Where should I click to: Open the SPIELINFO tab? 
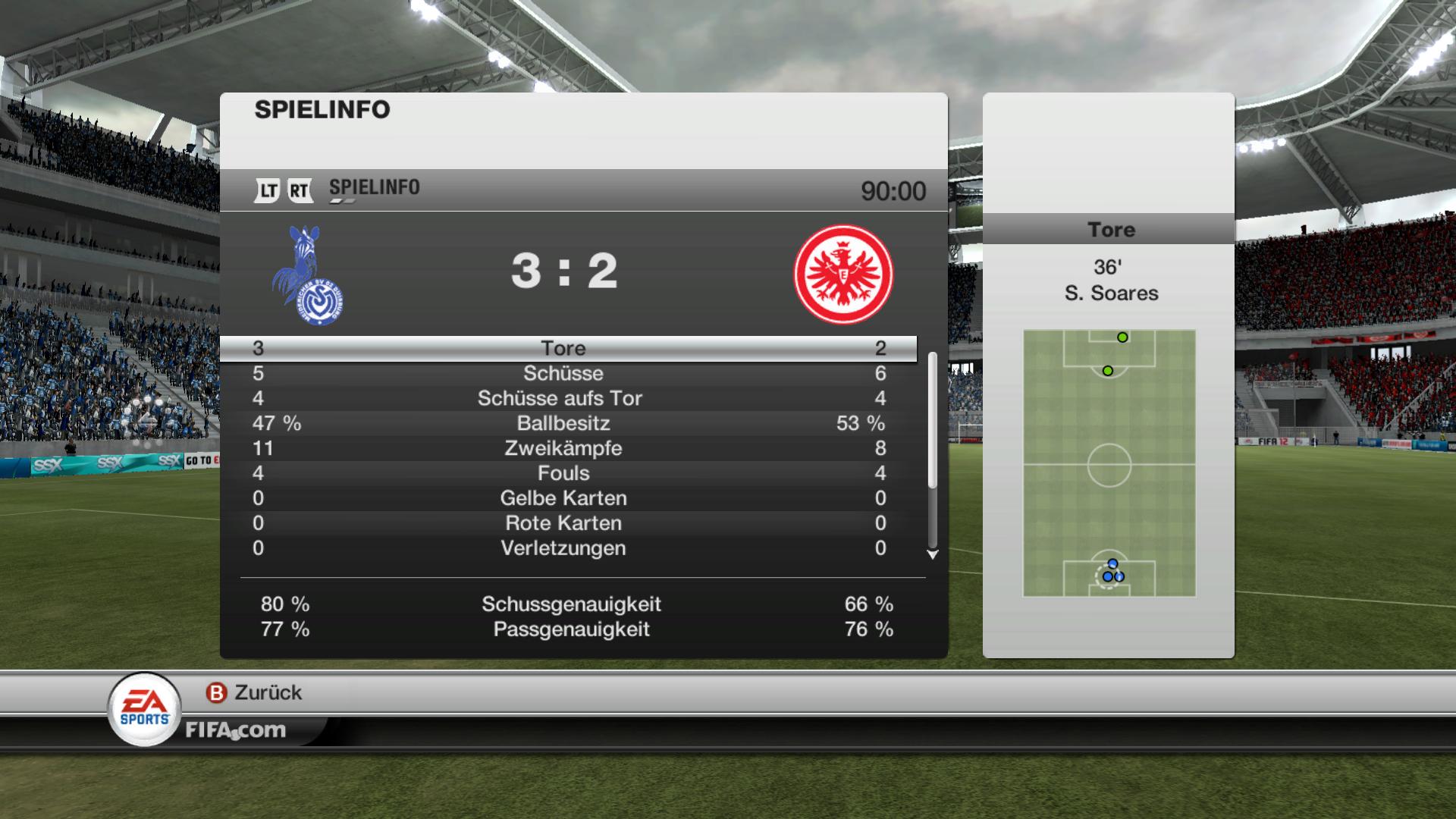coord(374,188)
